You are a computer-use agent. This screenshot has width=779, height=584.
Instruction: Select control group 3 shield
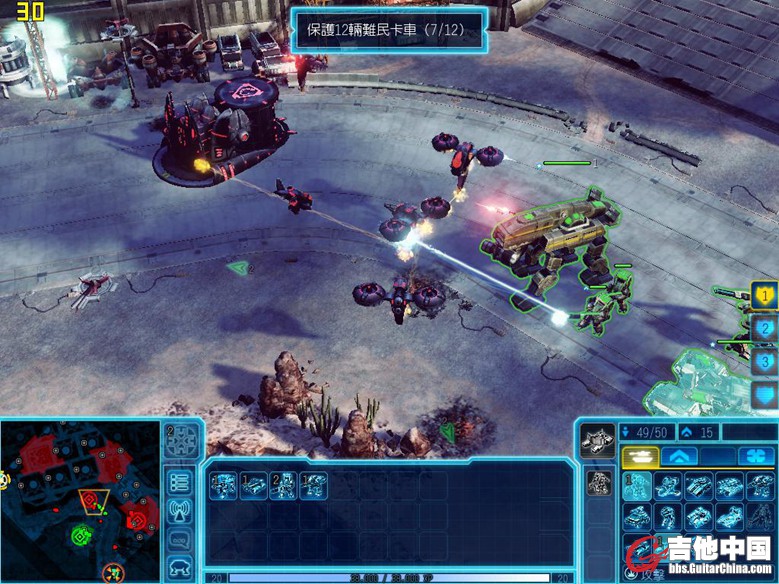(764, 361)
